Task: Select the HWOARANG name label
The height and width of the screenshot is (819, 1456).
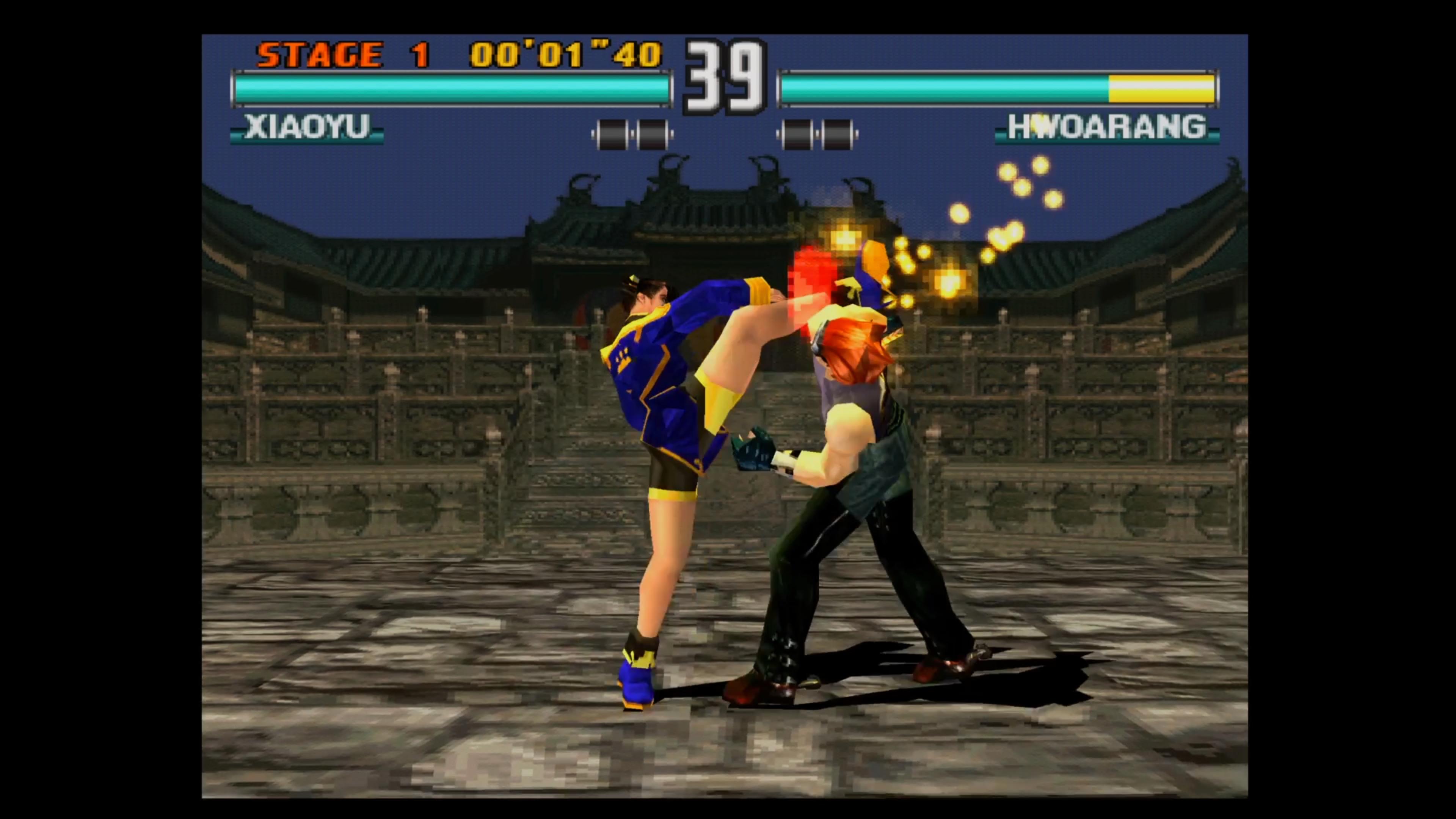Action: pyautogui.click(x=1108, y=127)
